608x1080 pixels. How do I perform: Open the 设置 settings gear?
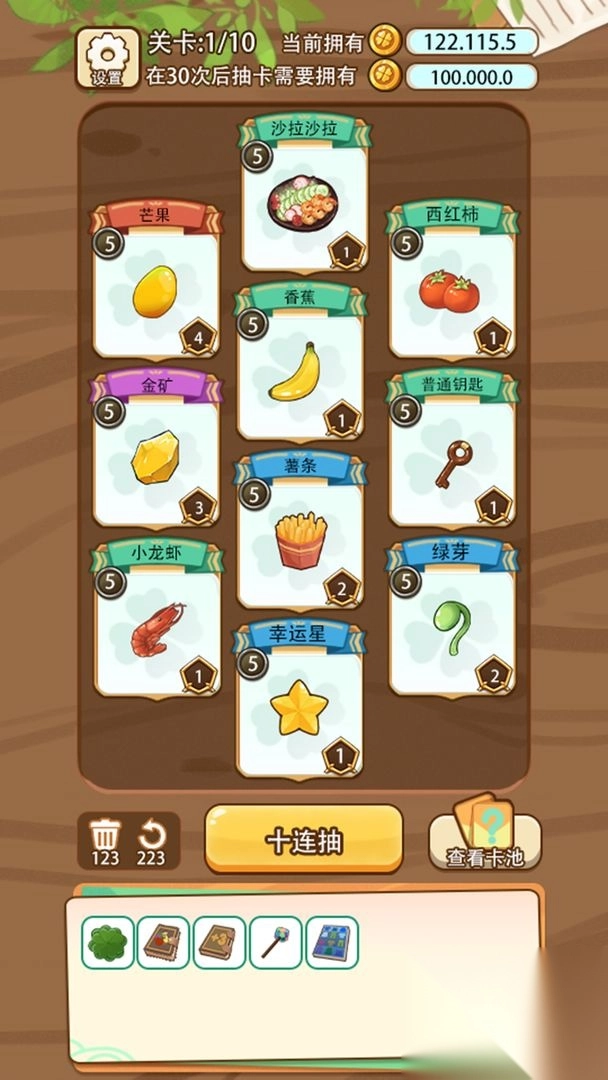point(107,58)
